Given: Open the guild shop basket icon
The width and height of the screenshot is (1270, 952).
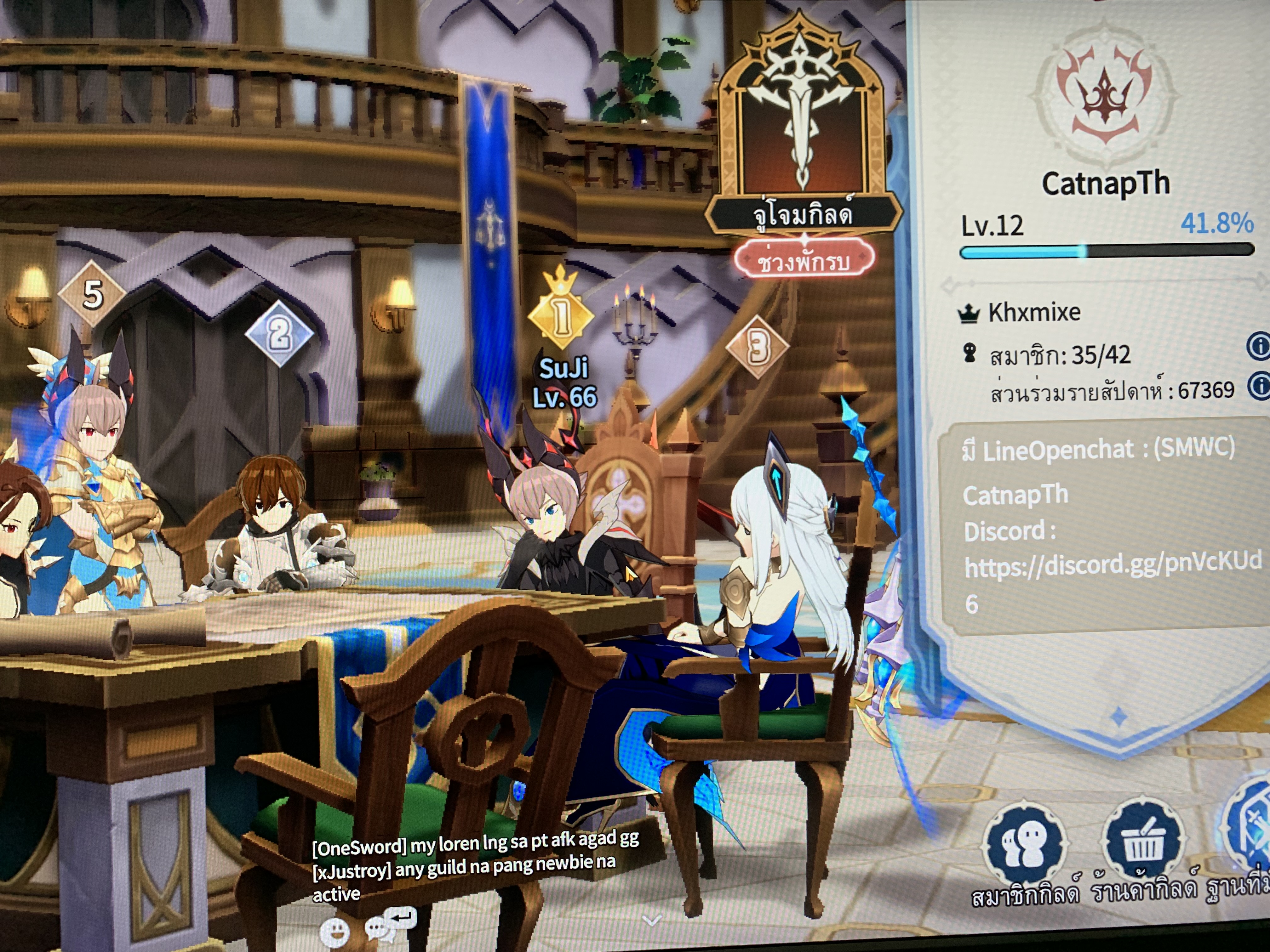Looking at the screenshot, I should coord(1142,841).
